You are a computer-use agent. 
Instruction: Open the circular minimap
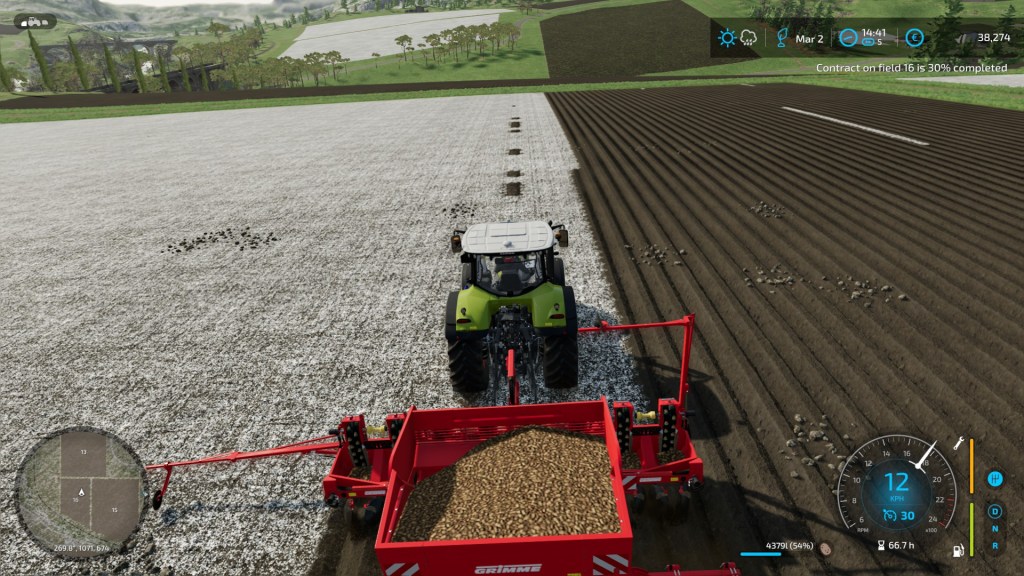tap(81, 490)
